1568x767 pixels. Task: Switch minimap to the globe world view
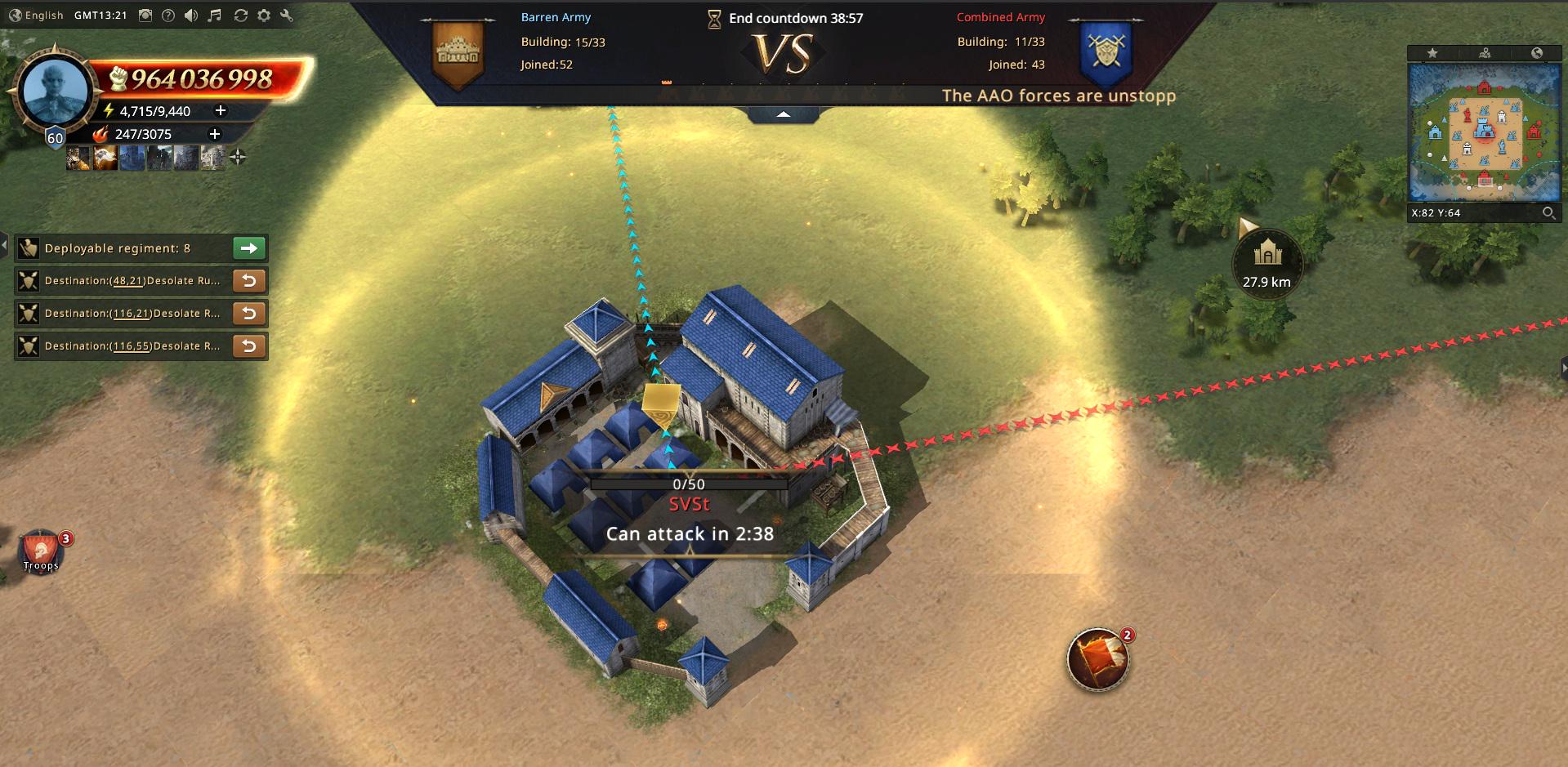[x=1537, y=53]
